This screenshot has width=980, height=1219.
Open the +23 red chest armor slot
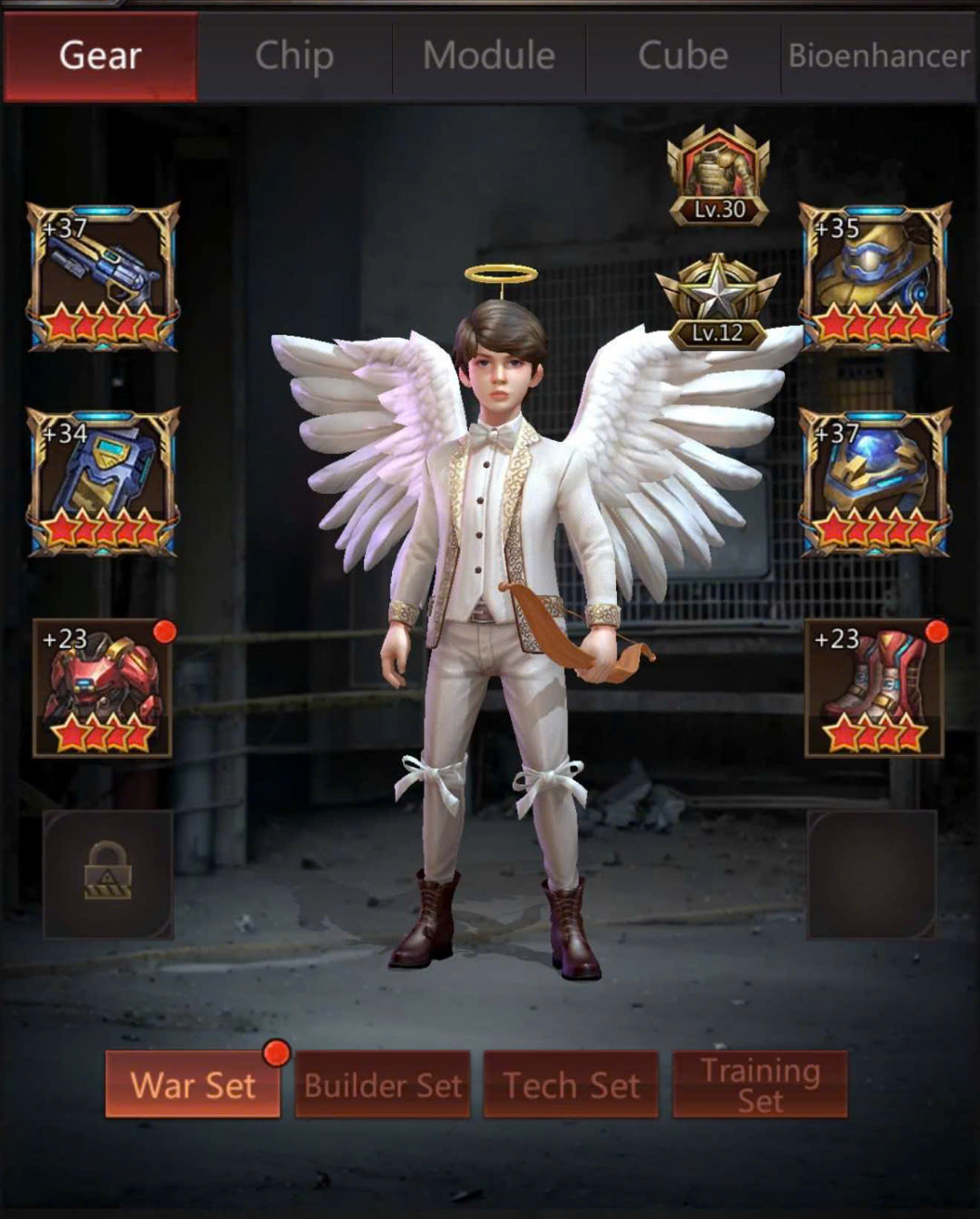click(103, 688)
